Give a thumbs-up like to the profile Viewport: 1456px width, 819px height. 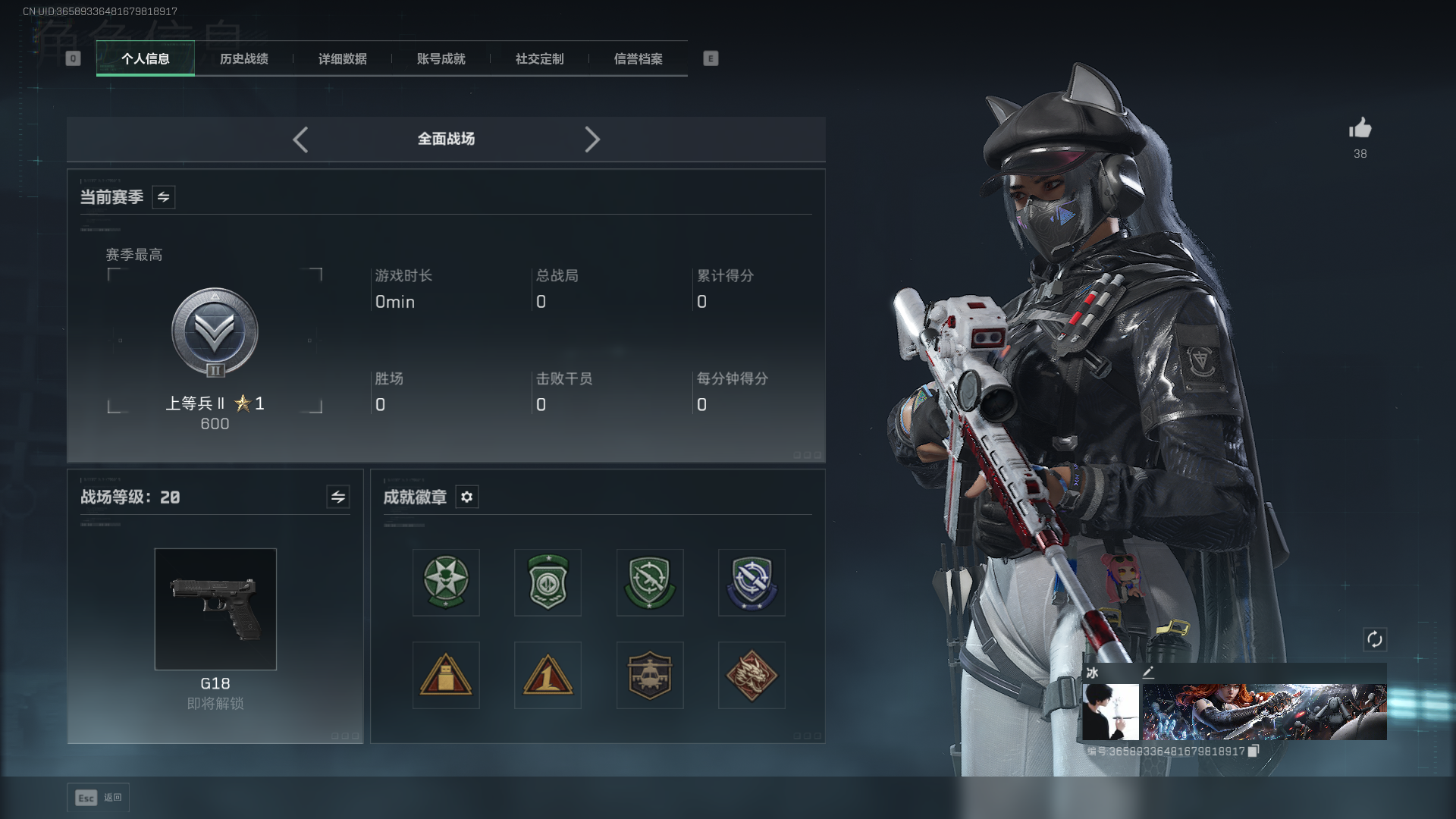pos(1360,129)
